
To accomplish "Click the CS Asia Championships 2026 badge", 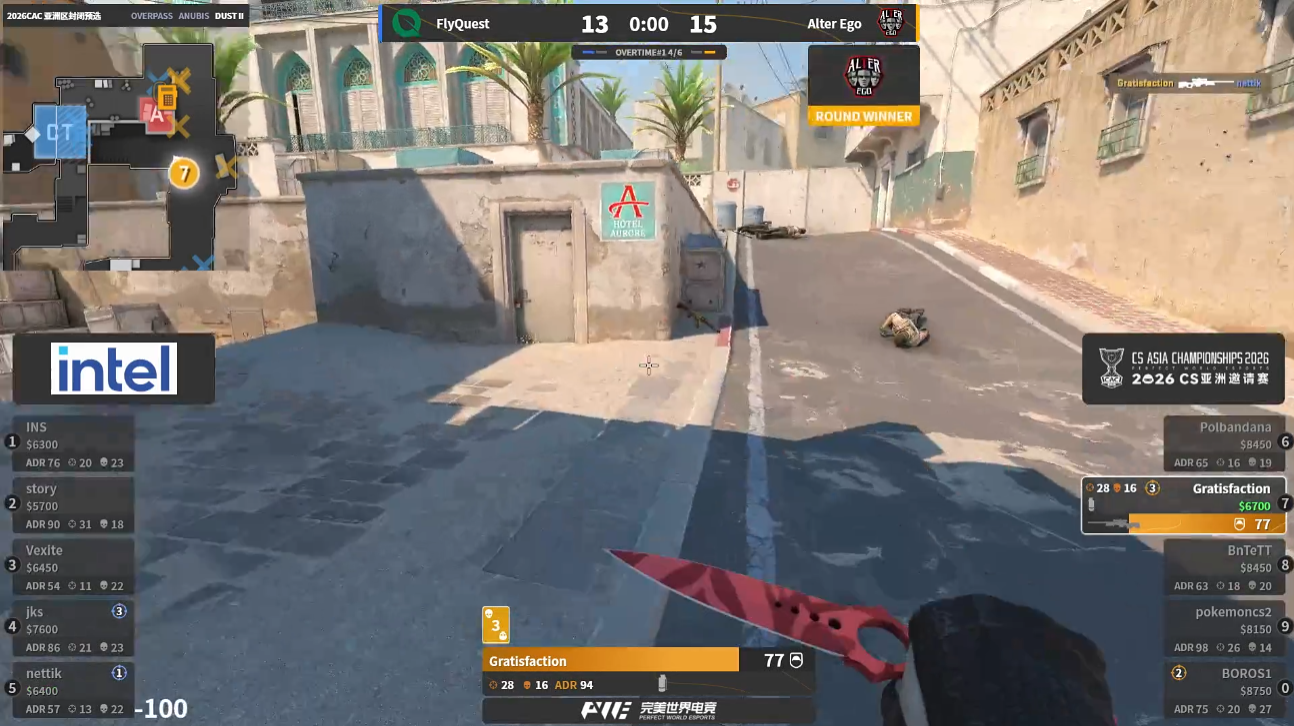I will [1183, 369].
